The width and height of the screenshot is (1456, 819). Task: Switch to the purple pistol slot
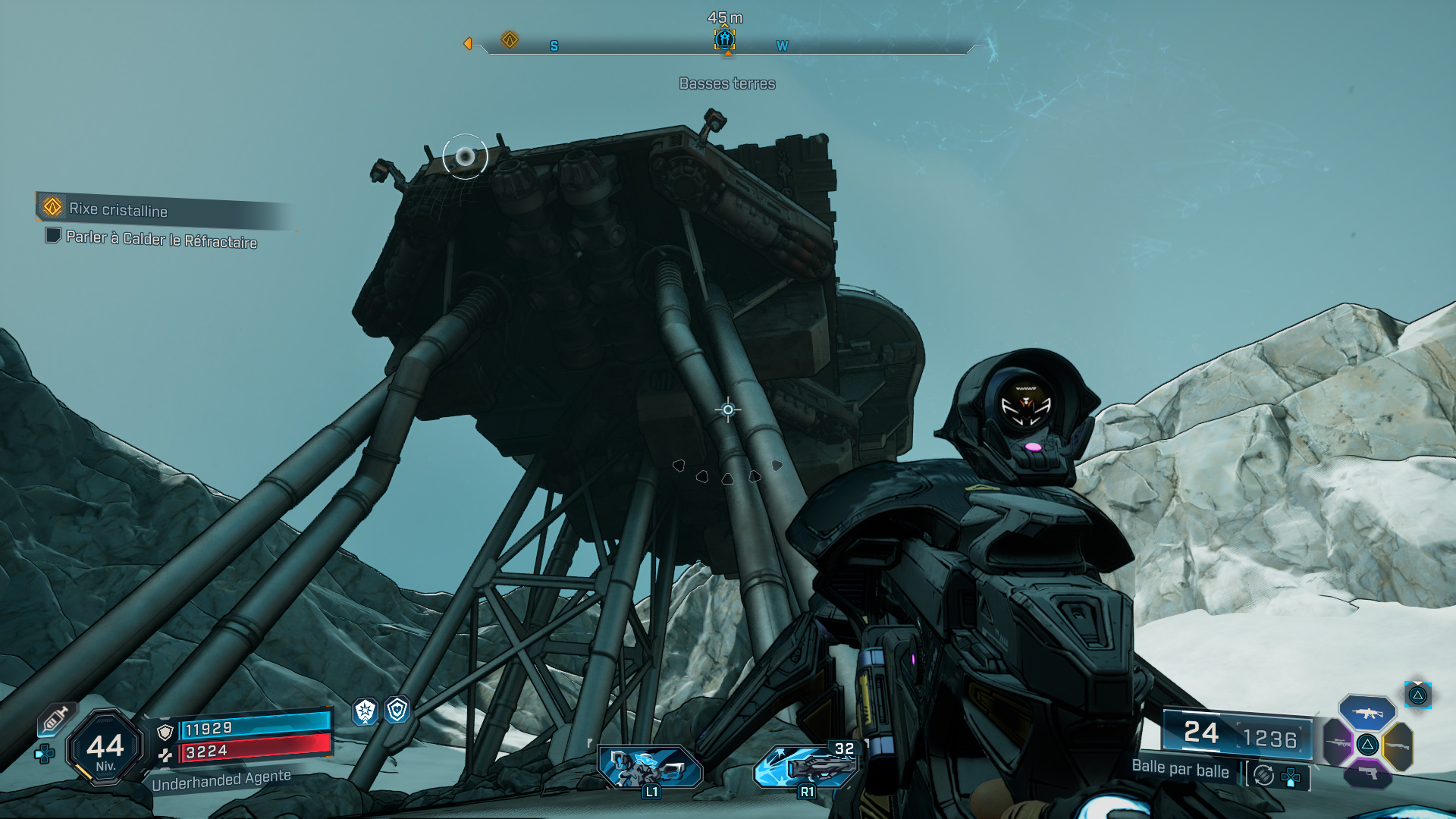(x=1367, y=773)
